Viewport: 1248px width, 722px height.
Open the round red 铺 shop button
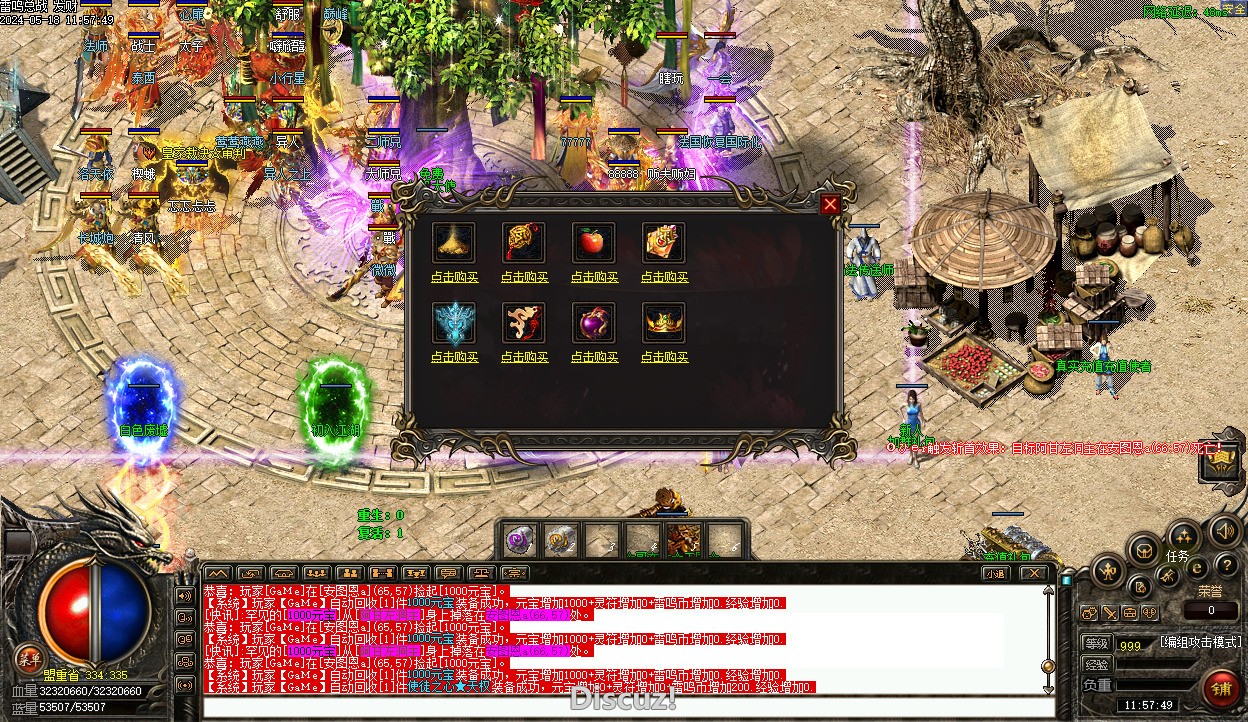[x=1221, y=687]
